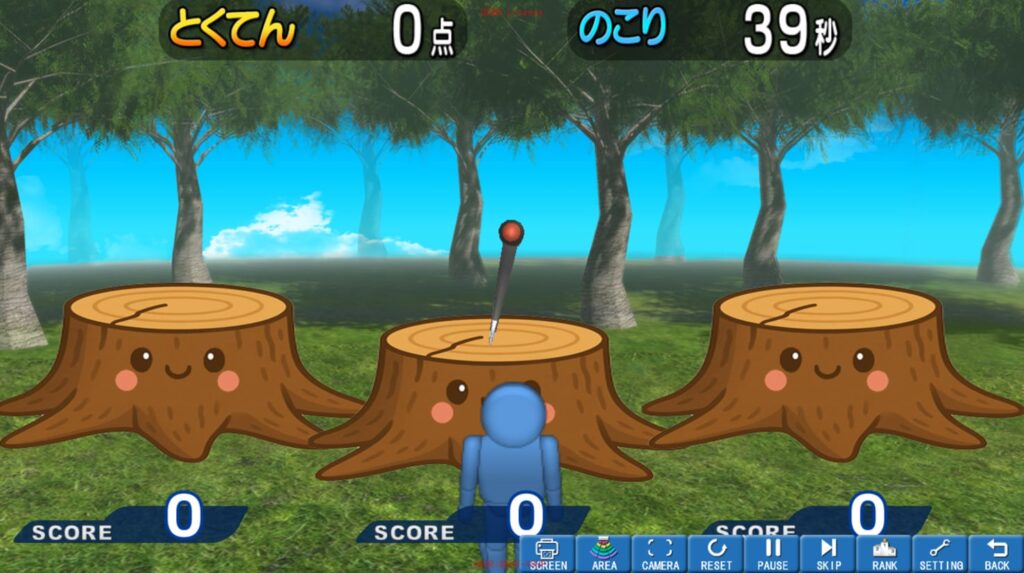This screenshot has height=573, width=1024.
Task: Pause the game with the PAUSE button
Action: [x=772, y=554]
